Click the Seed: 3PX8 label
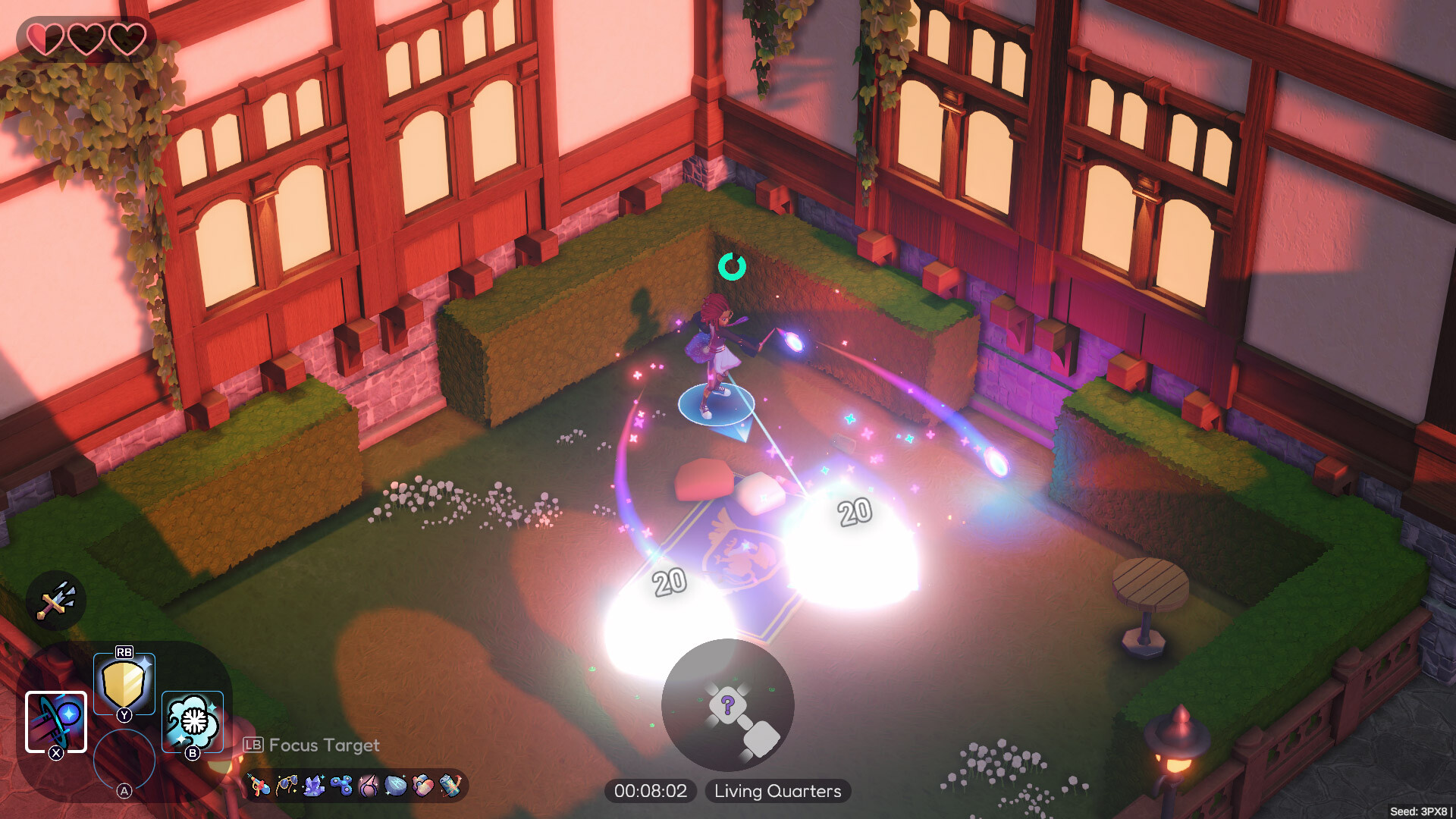The height and width of the screenshot is (819, 1456). [1422, 810]
